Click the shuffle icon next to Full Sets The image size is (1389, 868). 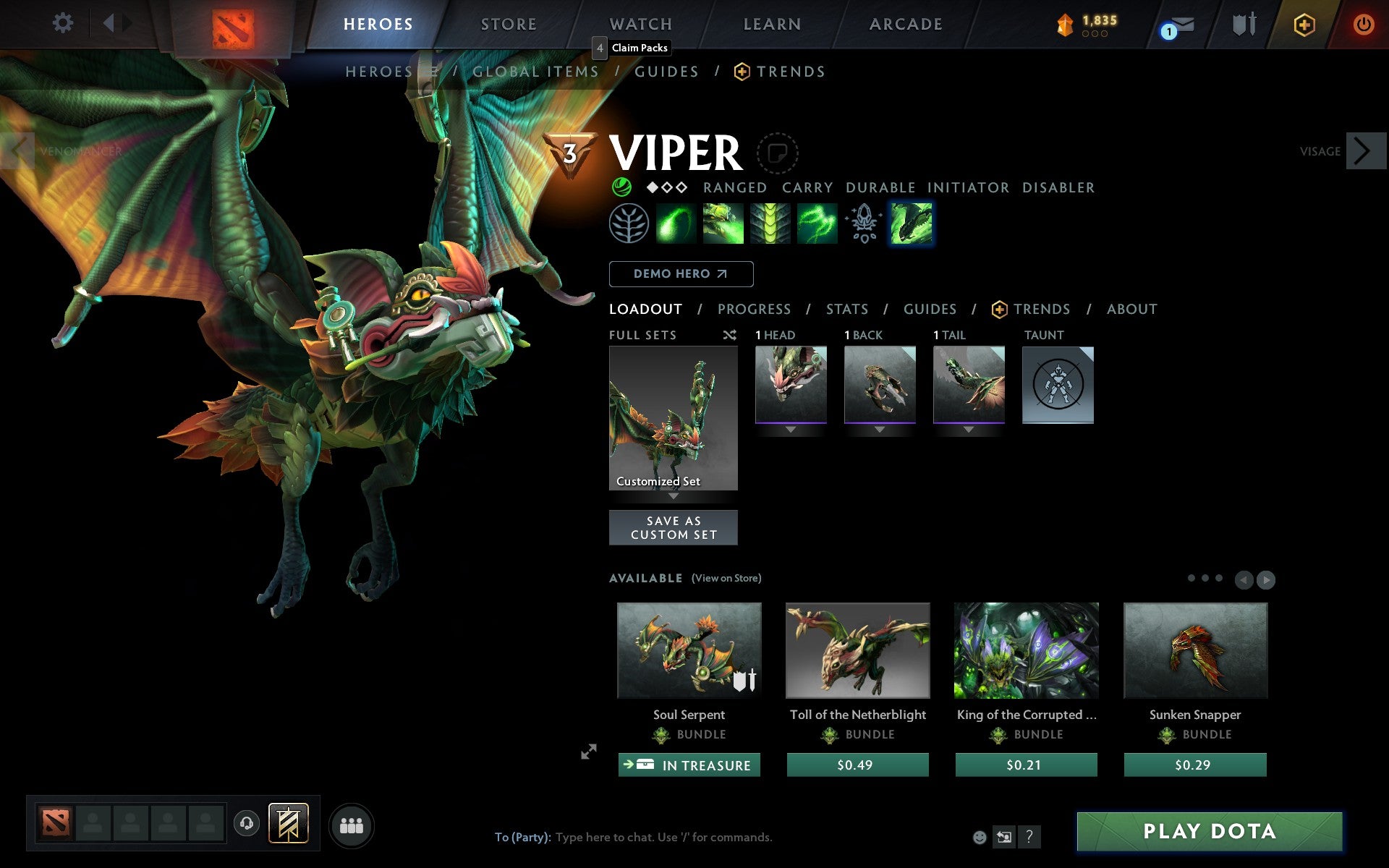(x=729, y=335)
